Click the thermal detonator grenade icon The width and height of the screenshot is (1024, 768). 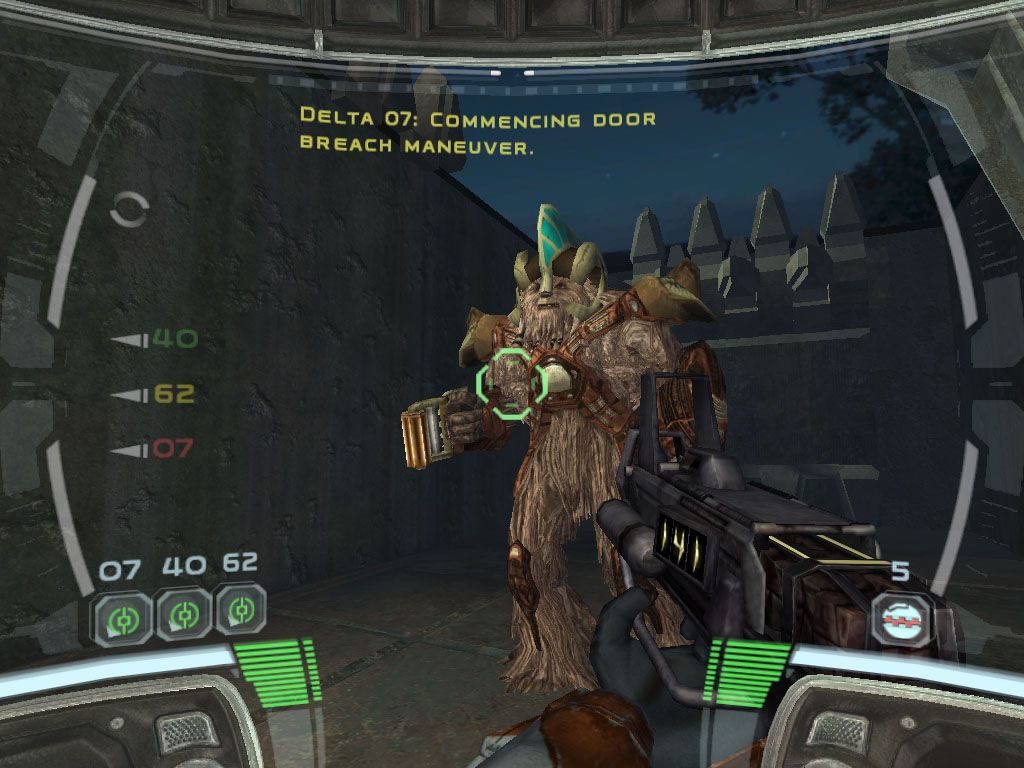902,619
